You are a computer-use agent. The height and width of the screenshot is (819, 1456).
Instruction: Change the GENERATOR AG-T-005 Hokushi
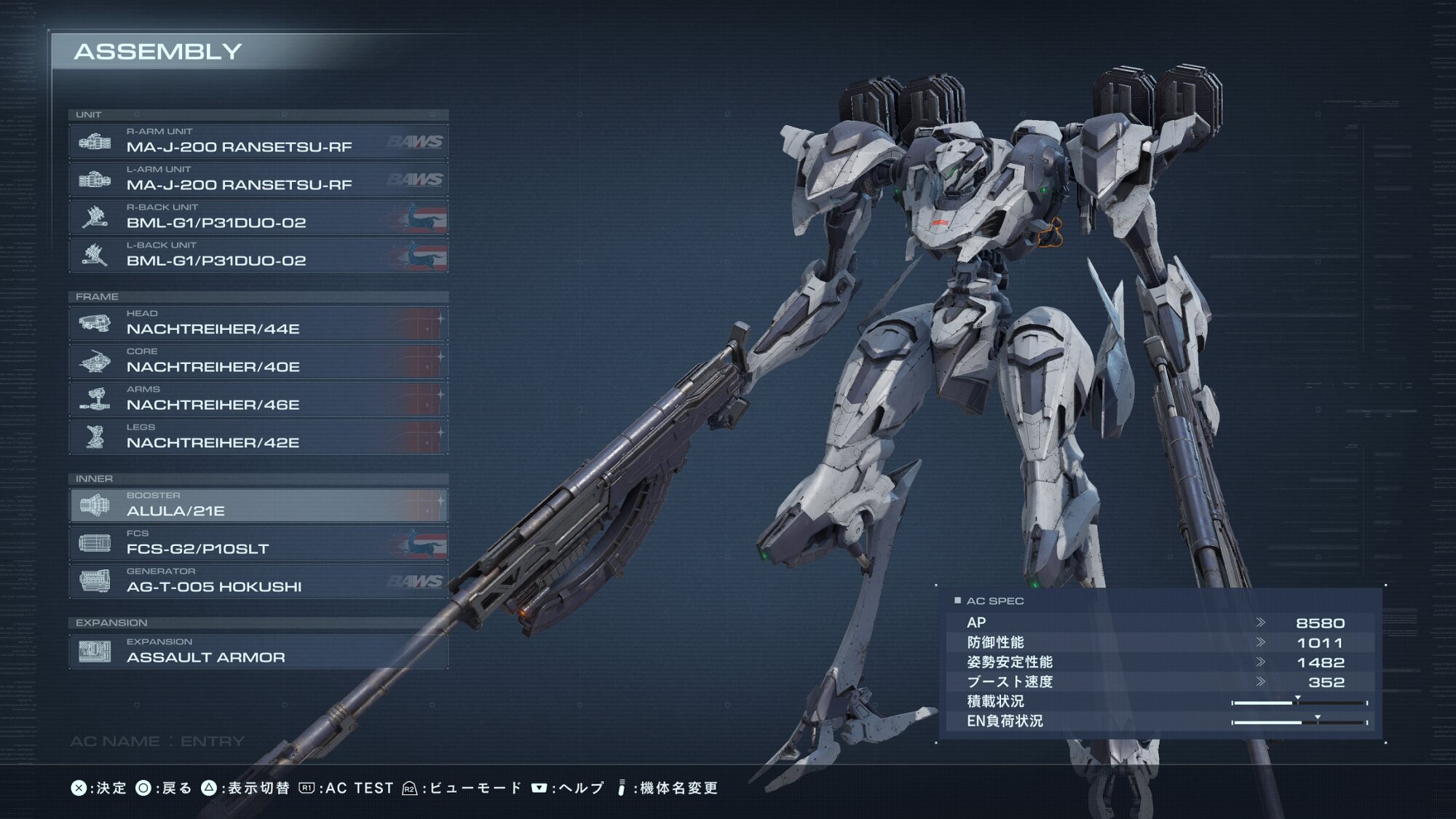[x=258, y=582]
